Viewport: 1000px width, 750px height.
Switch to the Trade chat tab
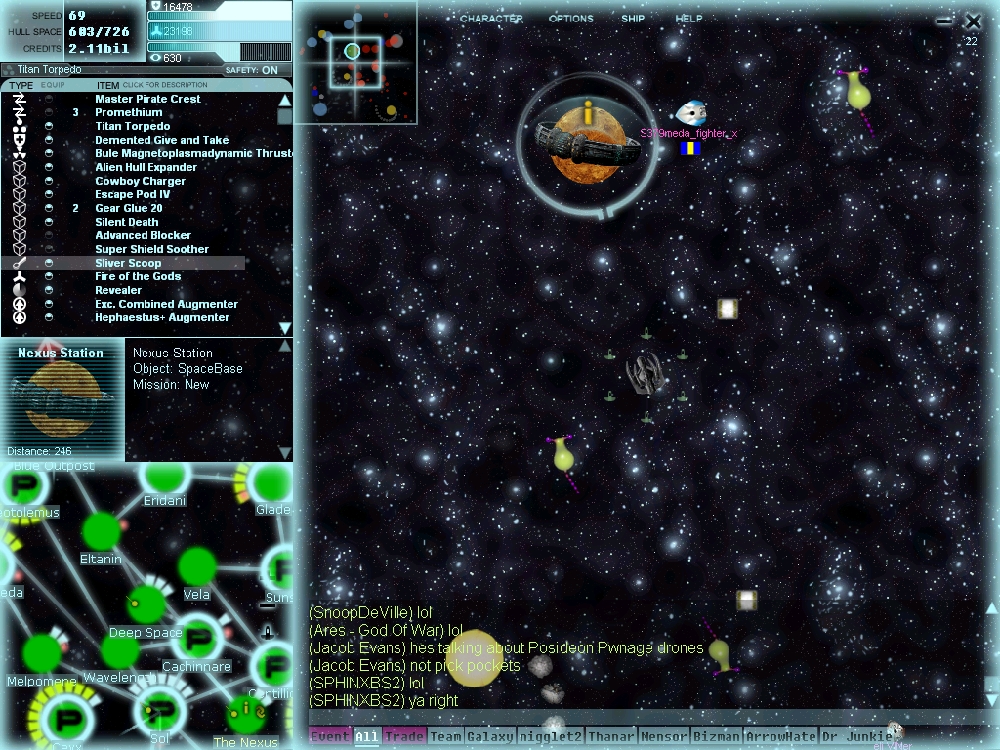pyautogui.click(x=404, y=737)
